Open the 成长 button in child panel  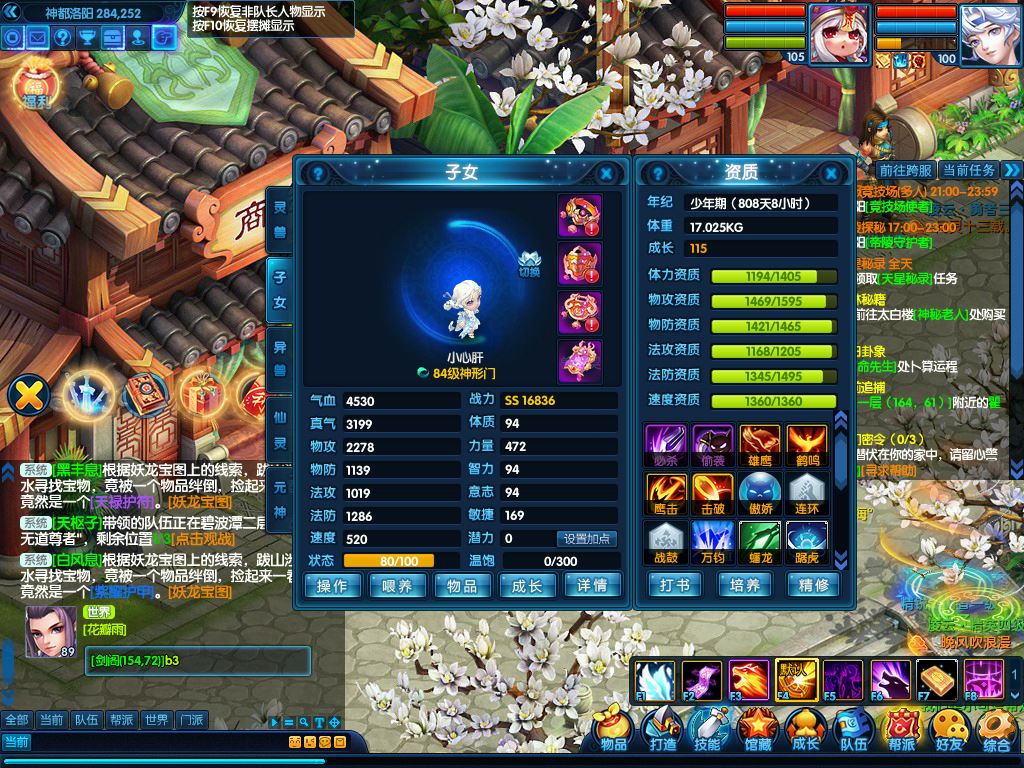tap(527, 586)
